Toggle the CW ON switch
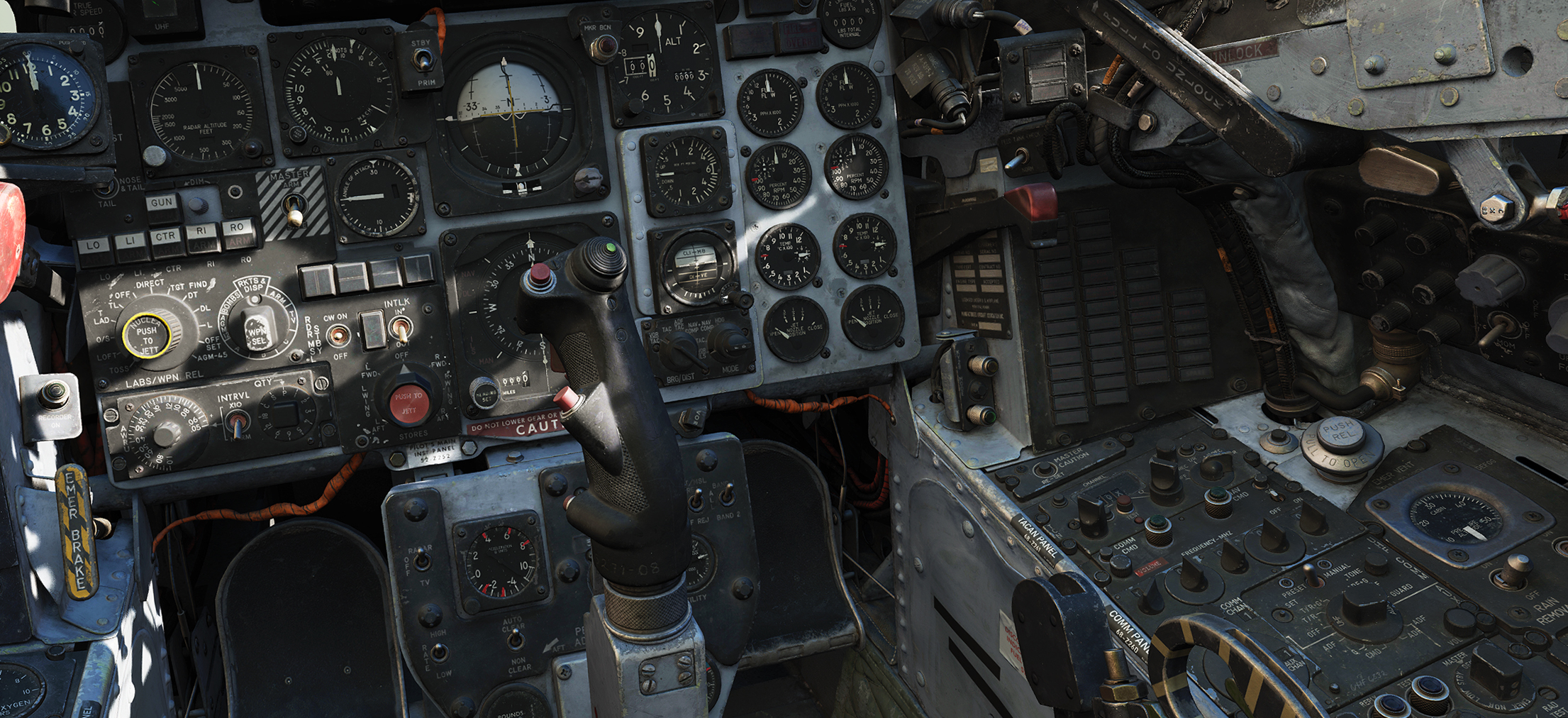Image resolution: width=1568 pixels, height=718 pixels. [337, 334]
